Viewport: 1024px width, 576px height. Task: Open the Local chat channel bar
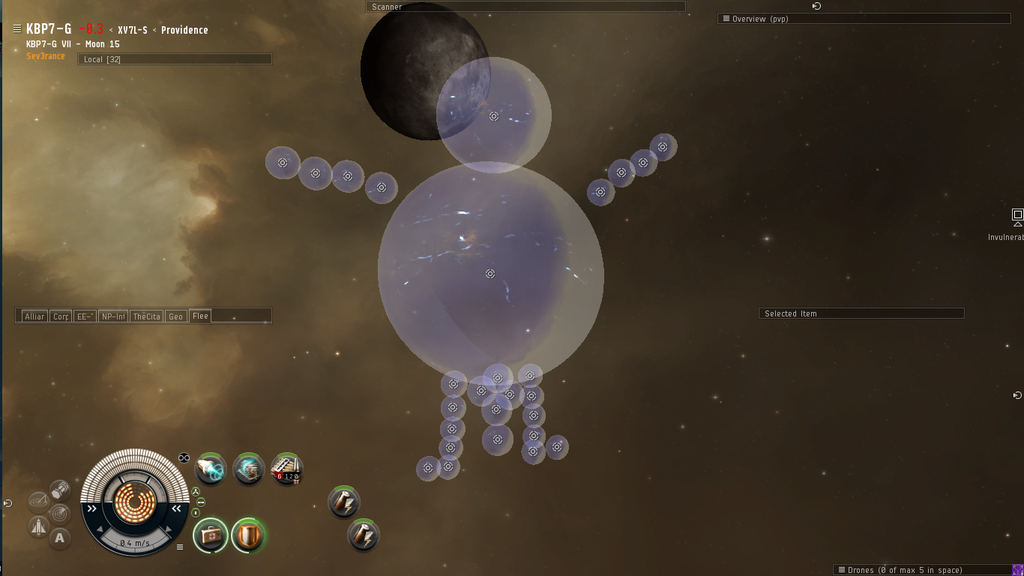pos(174,59)
